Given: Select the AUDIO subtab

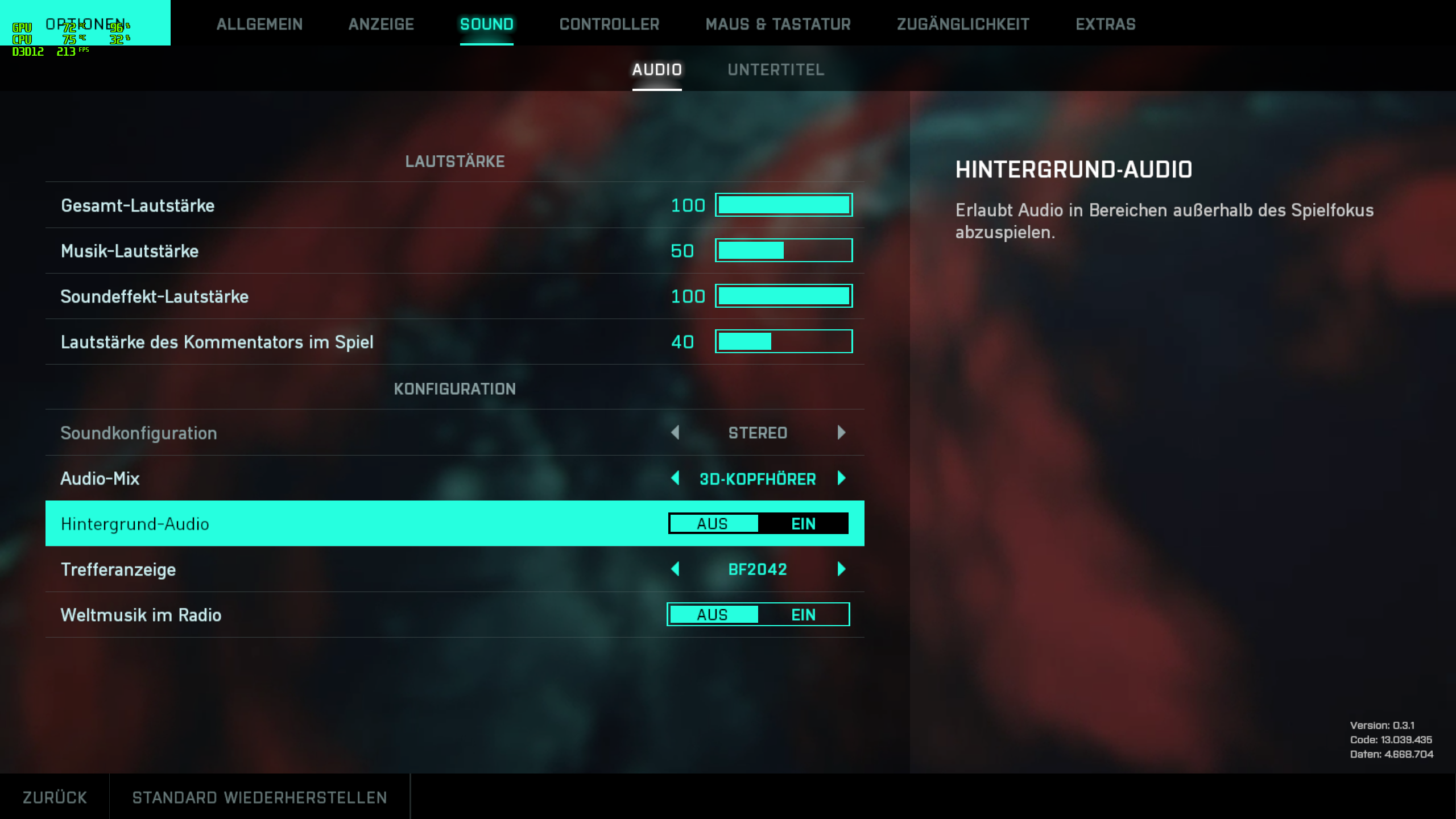Looking at the screenshot, I should click(657, 69).
